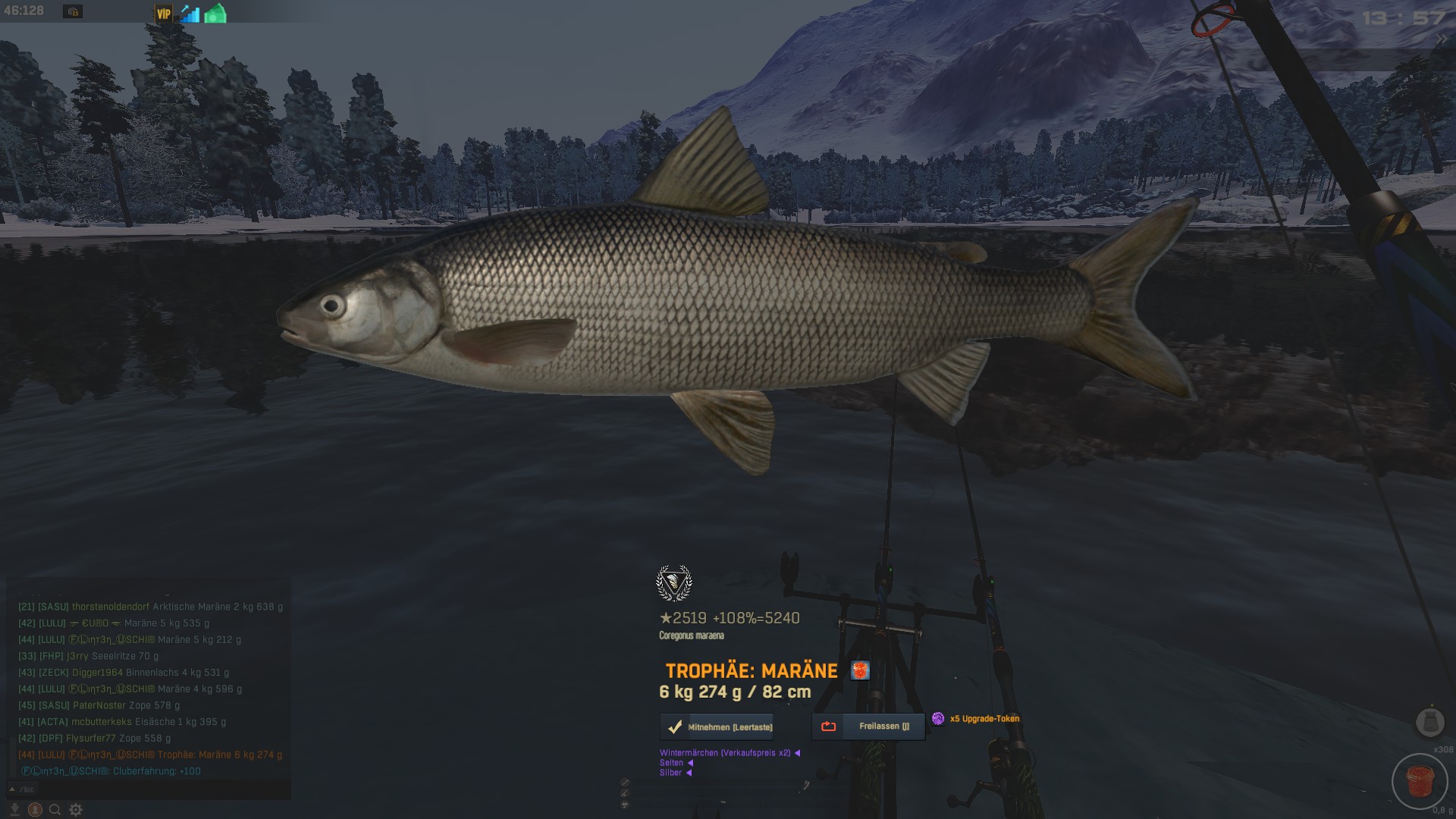Click the chat download arrow icon
The width and height of the screenshot is (1456, 819).
[x=14, y=810]
